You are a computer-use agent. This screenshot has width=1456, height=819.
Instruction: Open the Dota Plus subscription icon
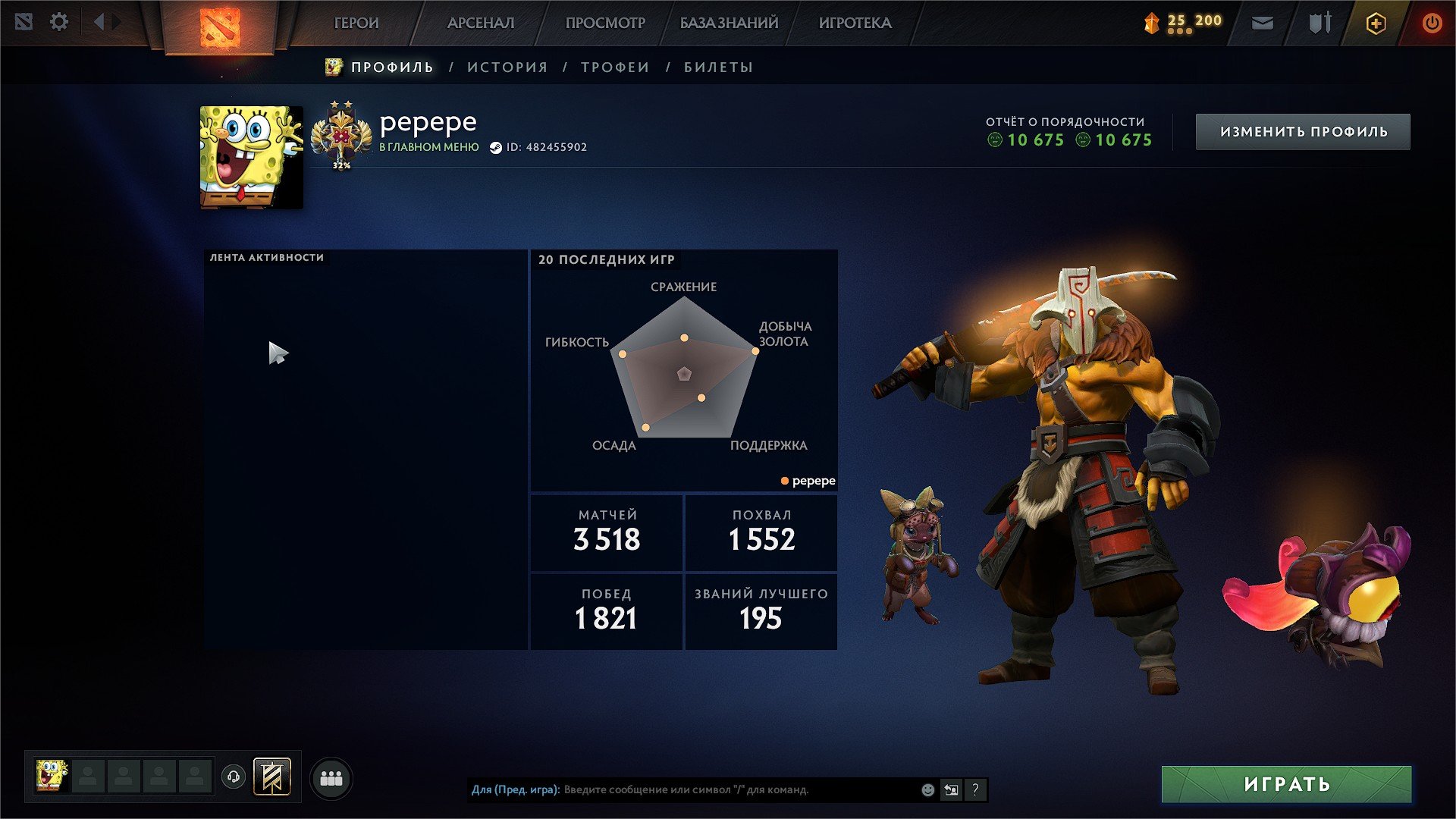[x=1375, y=23]
